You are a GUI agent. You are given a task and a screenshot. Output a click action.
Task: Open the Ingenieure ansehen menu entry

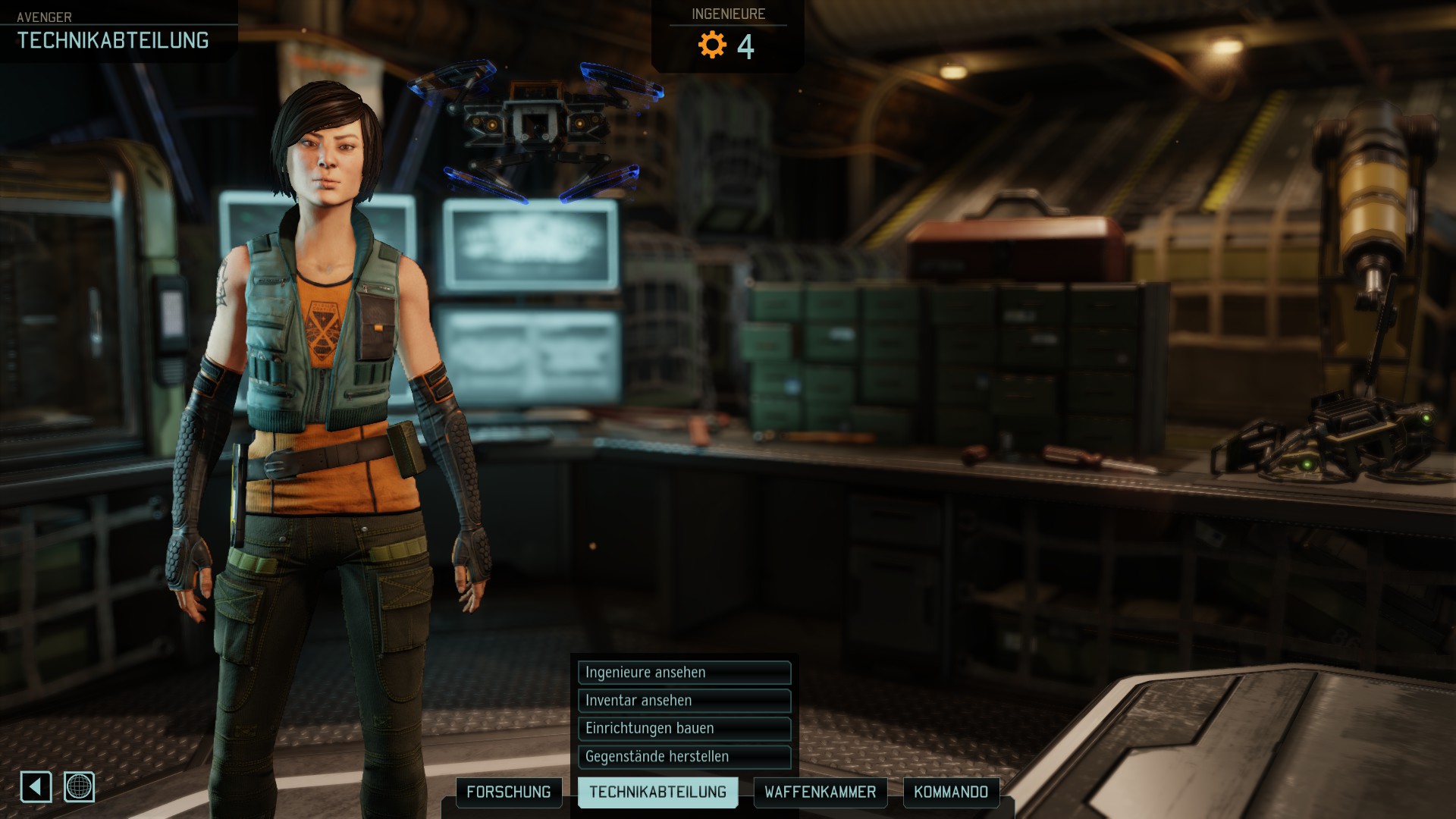tap(683, 673)
